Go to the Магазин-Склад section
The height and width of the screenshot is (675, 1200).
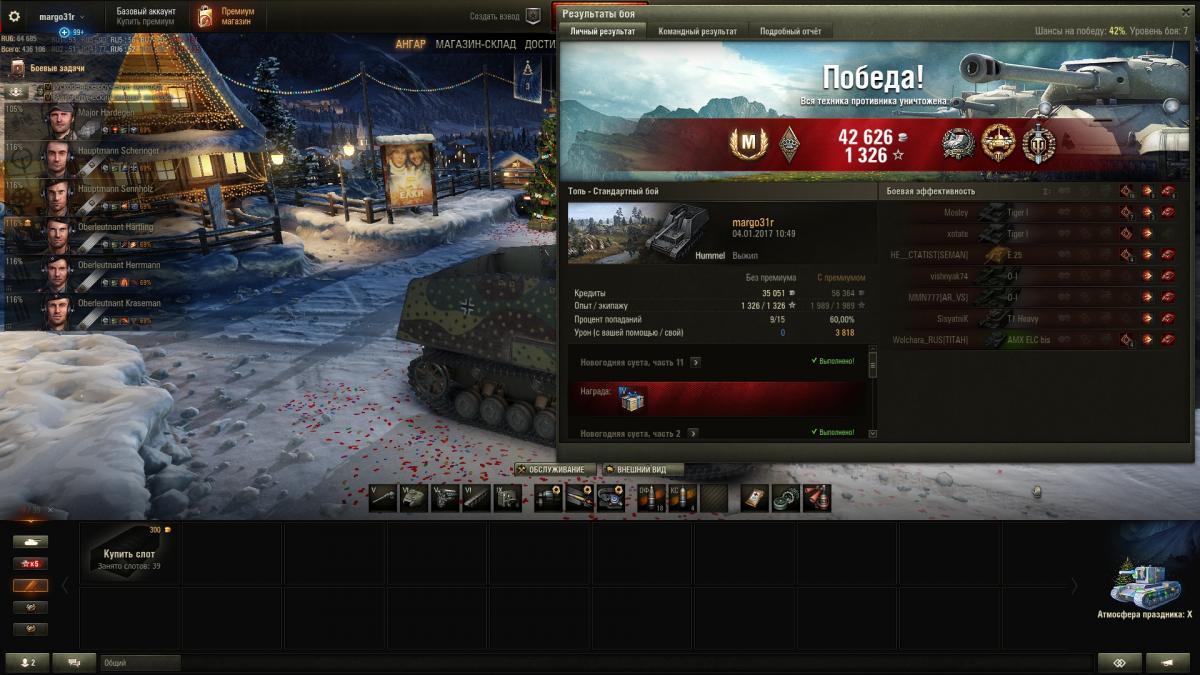[x=475, y=44]
